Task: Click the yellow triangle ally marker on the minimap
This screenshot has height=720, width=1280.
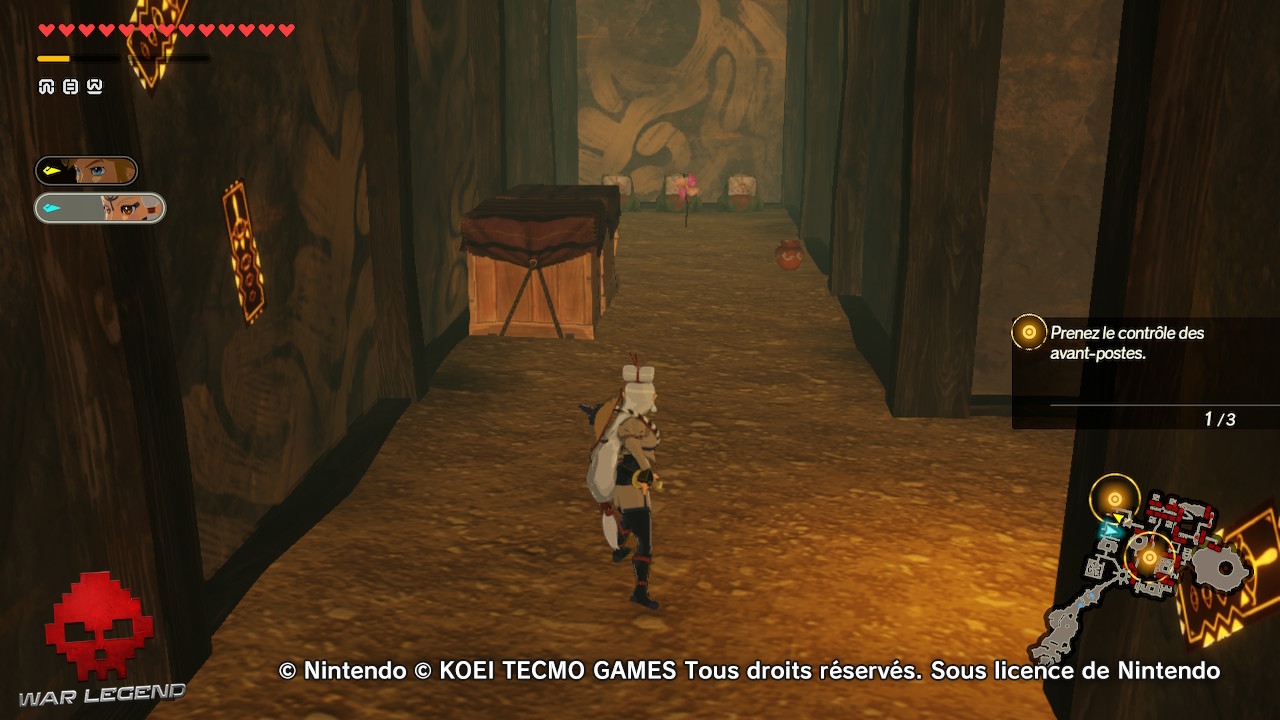Action: [x=1118, y=517]
